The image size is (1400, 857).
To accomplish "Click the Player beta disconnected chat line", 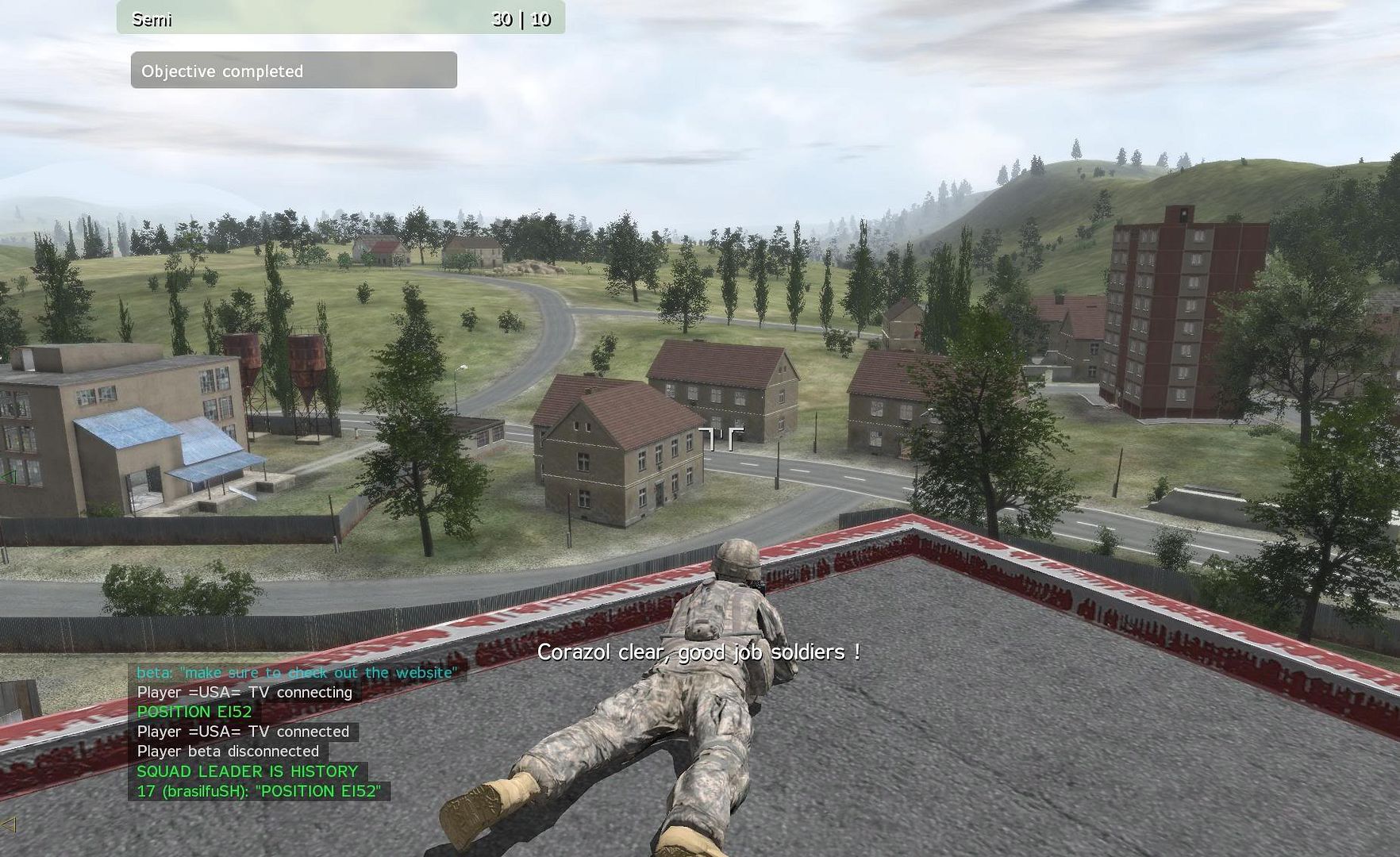I will coord(228,751).
